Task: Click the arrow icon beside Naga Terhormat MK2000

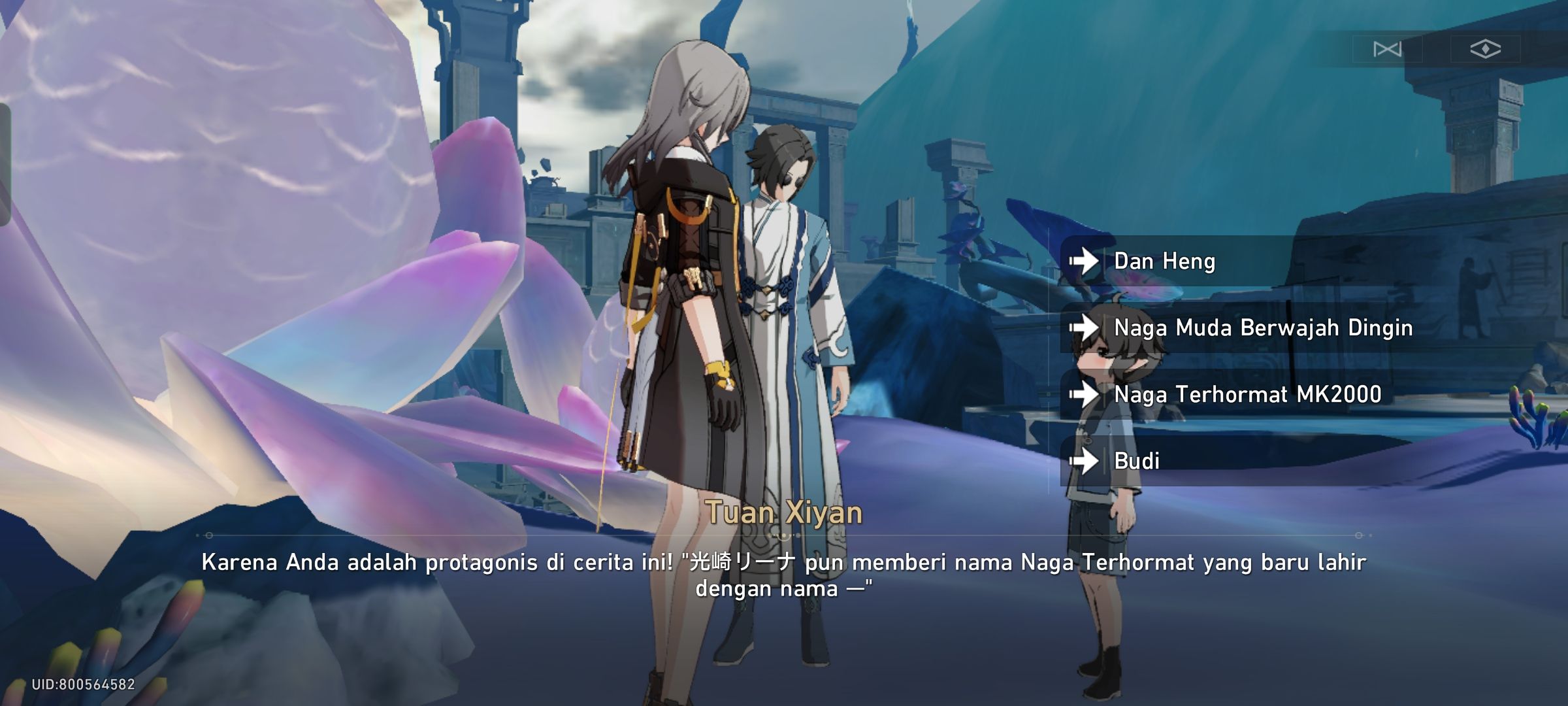Action: coord(1085,395)
